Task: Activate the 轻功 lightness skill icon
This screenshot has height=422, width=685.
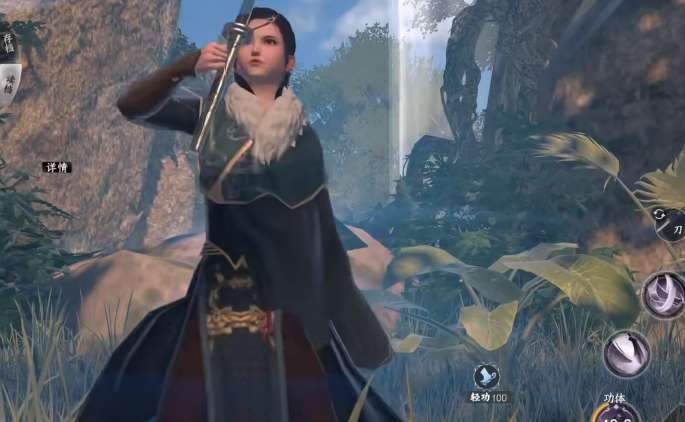Action: (x=486, y=377)
